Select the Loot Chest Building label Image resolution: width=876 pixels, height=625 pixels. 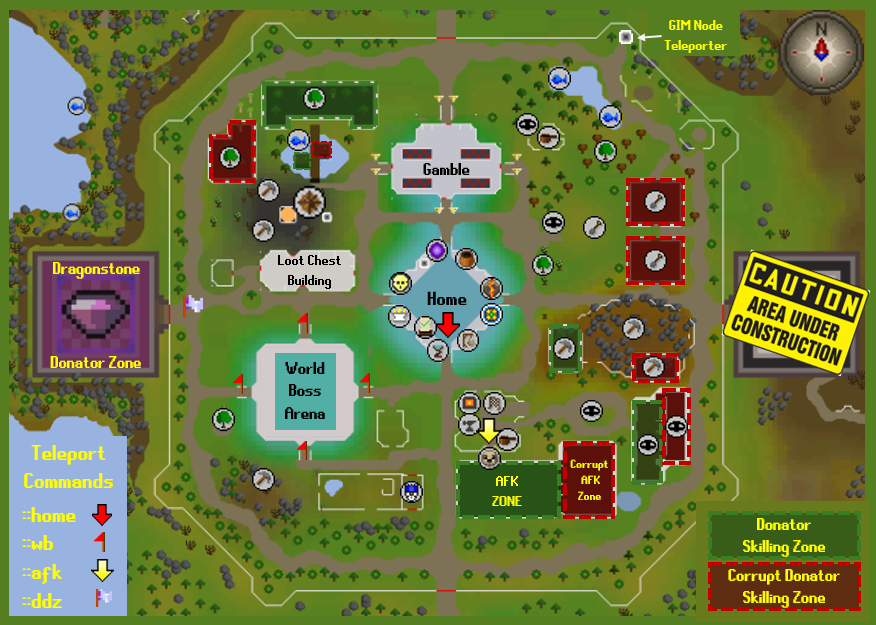(x=309, y=270)
